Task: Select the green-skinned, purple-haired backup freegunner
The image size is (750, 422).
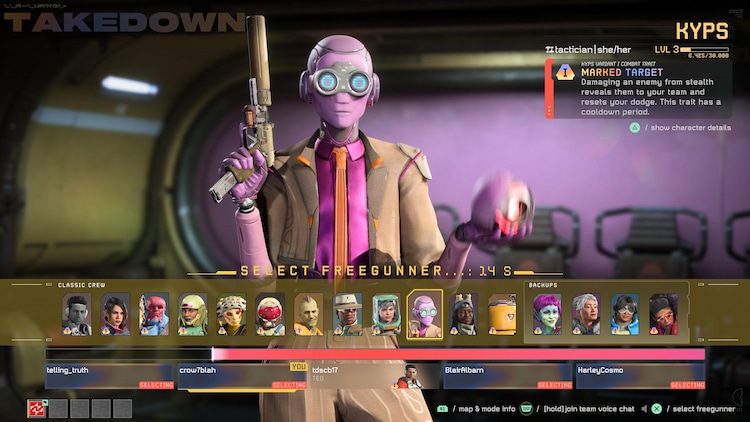Action: click(547, 314)
